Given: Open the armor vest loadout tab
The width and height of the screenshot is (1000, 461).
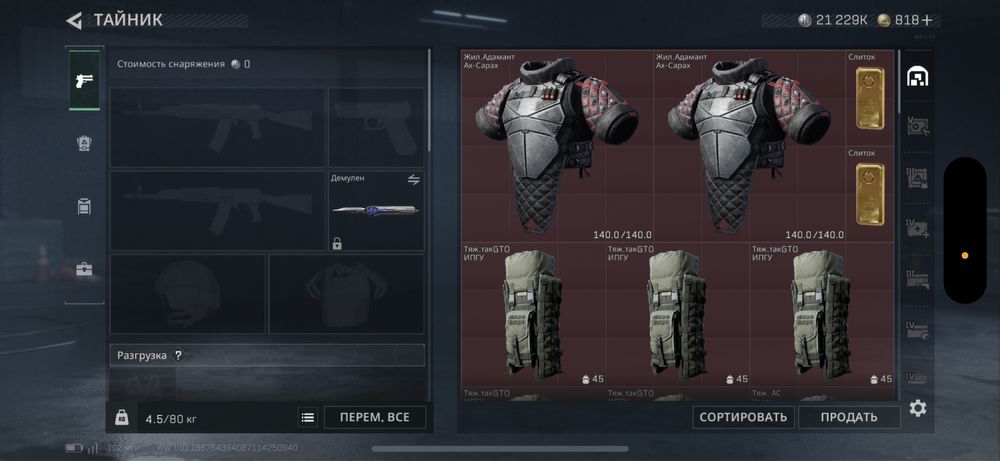Looking at the screenshot, I should pyautogui.click(x=84, y=144).
